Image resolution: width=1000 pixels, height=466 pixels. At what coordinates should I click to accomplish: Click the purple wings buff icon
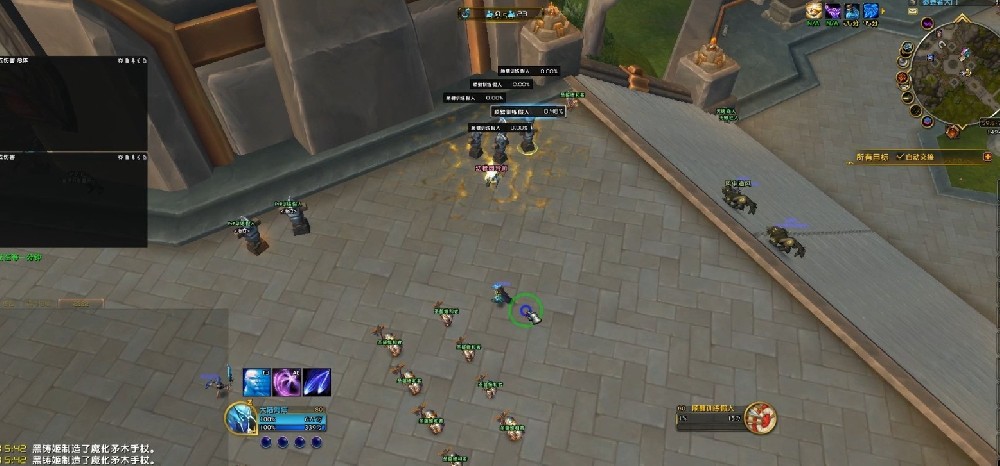click(833, 11)
